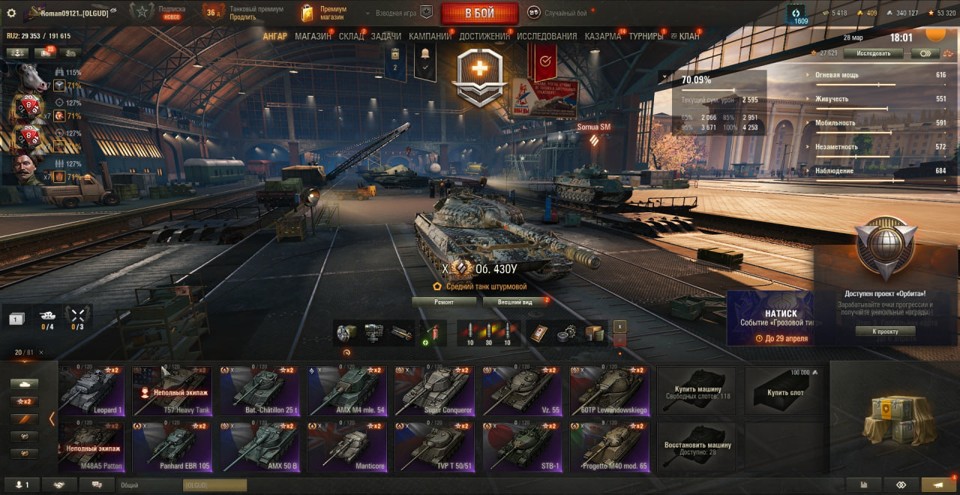Pick the STB-1 tank in carousel
The width and height of the screenshot is (960, 495).
click(521, 445)
